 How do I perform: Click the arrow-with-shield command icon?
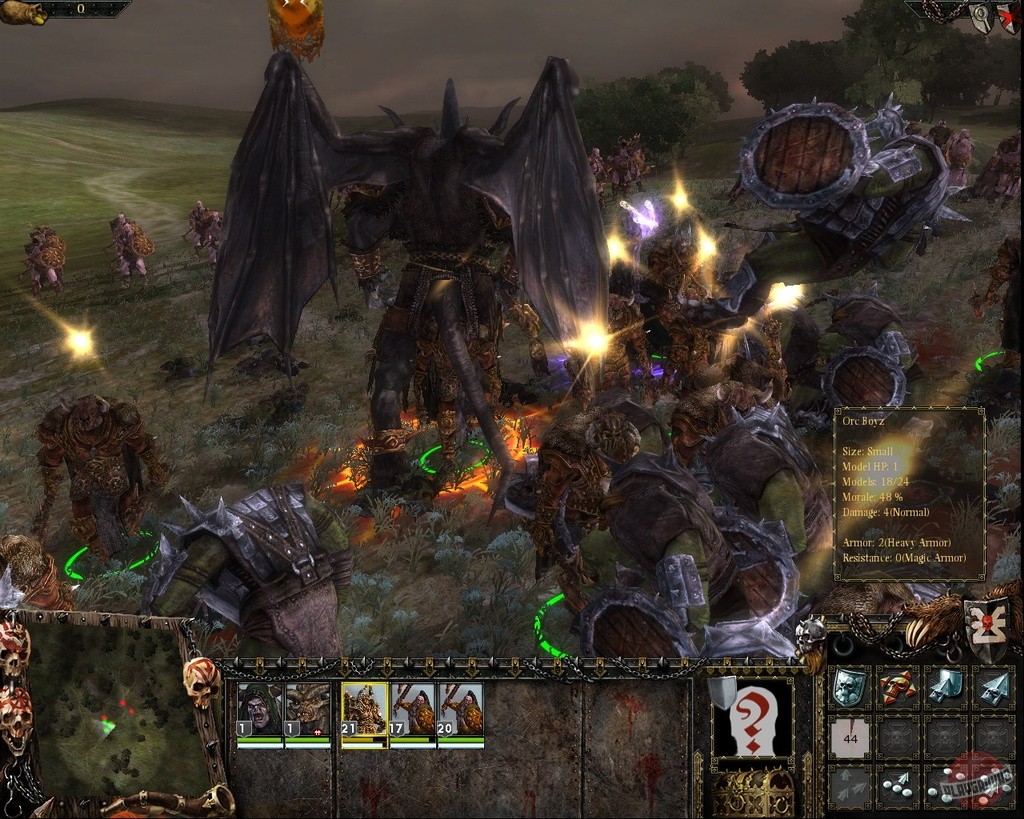[x=946, y=687]
